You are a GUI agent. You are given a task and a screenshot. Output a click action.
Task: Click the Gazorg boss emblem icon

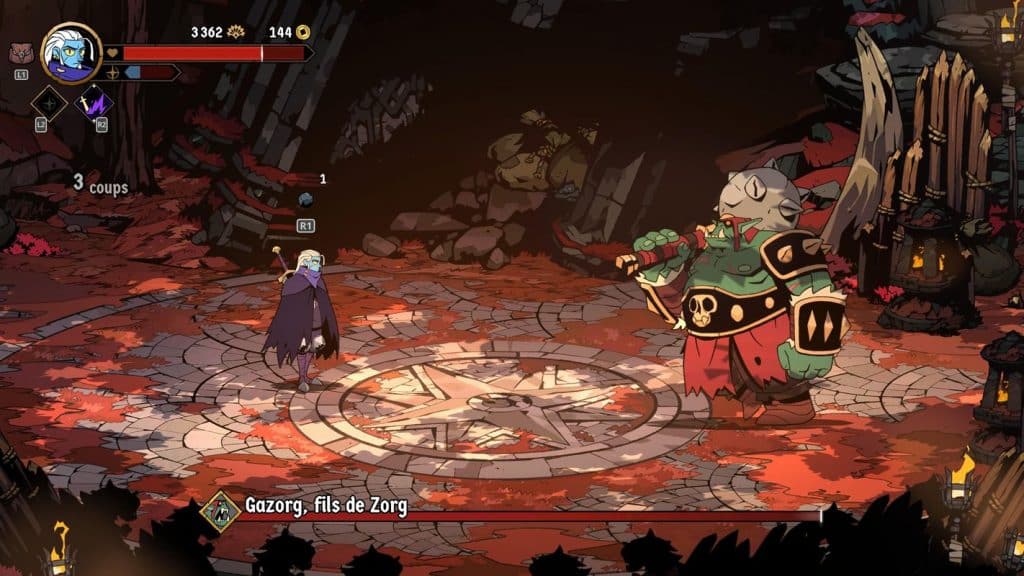(x=221, y=508)
